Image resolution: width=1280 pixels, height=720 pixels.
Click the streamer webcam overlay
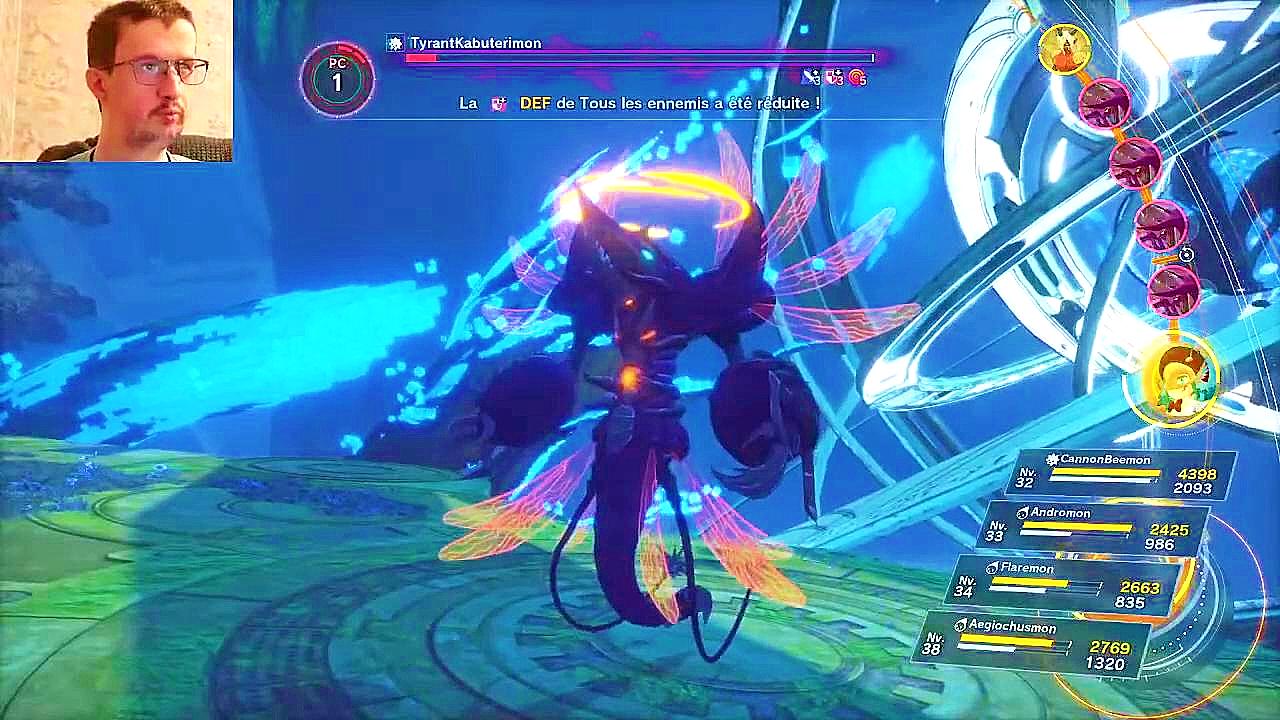[116, 80]
